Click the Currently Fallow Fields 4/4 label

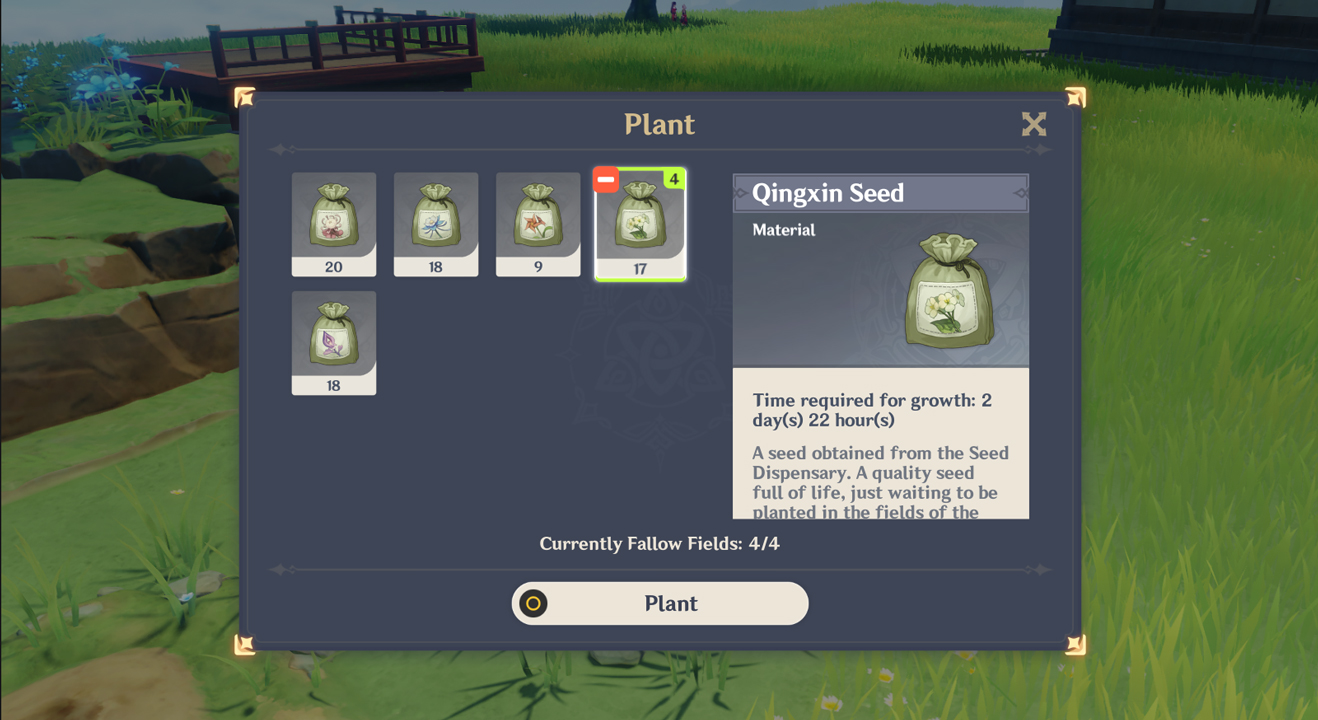[x=659, y=543]
